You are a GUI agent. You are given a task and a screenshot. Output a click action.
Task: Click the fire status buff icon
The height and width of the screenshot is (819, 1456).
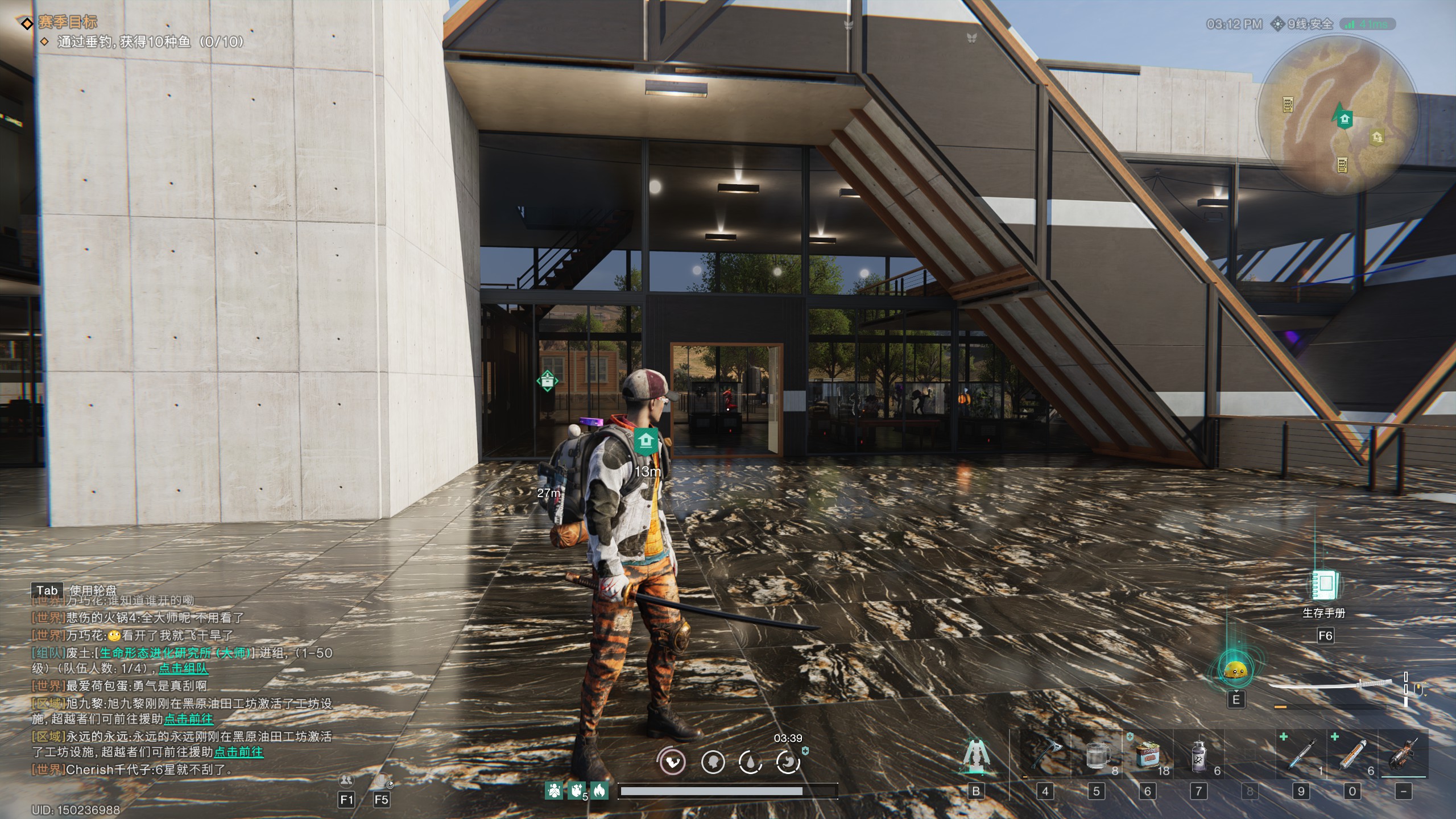[x=599, y=790]
